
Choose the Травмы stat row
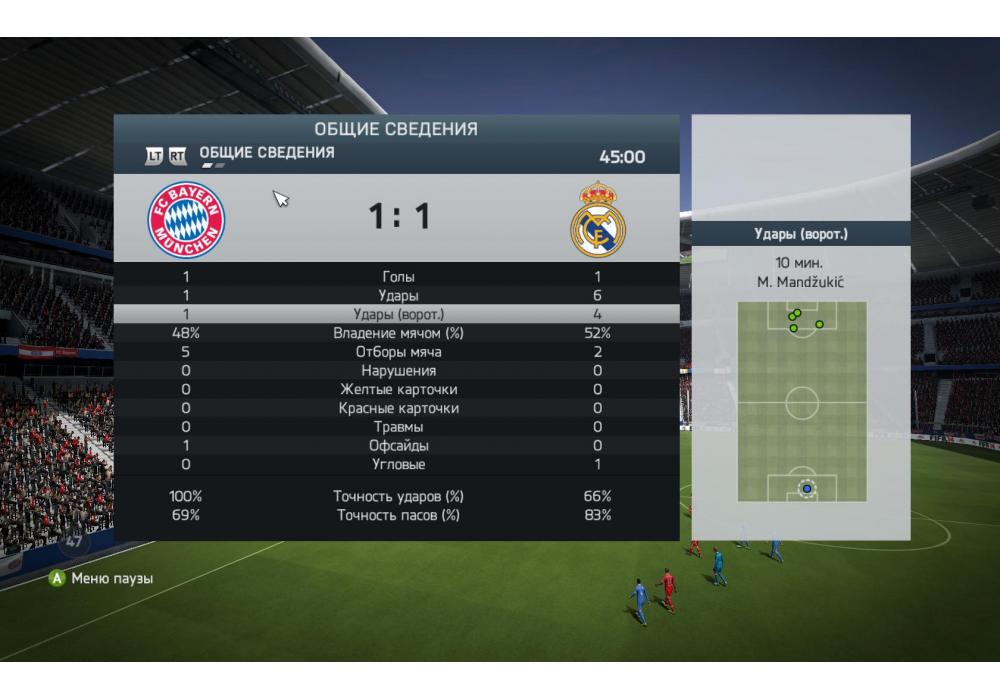coord(397,427)
